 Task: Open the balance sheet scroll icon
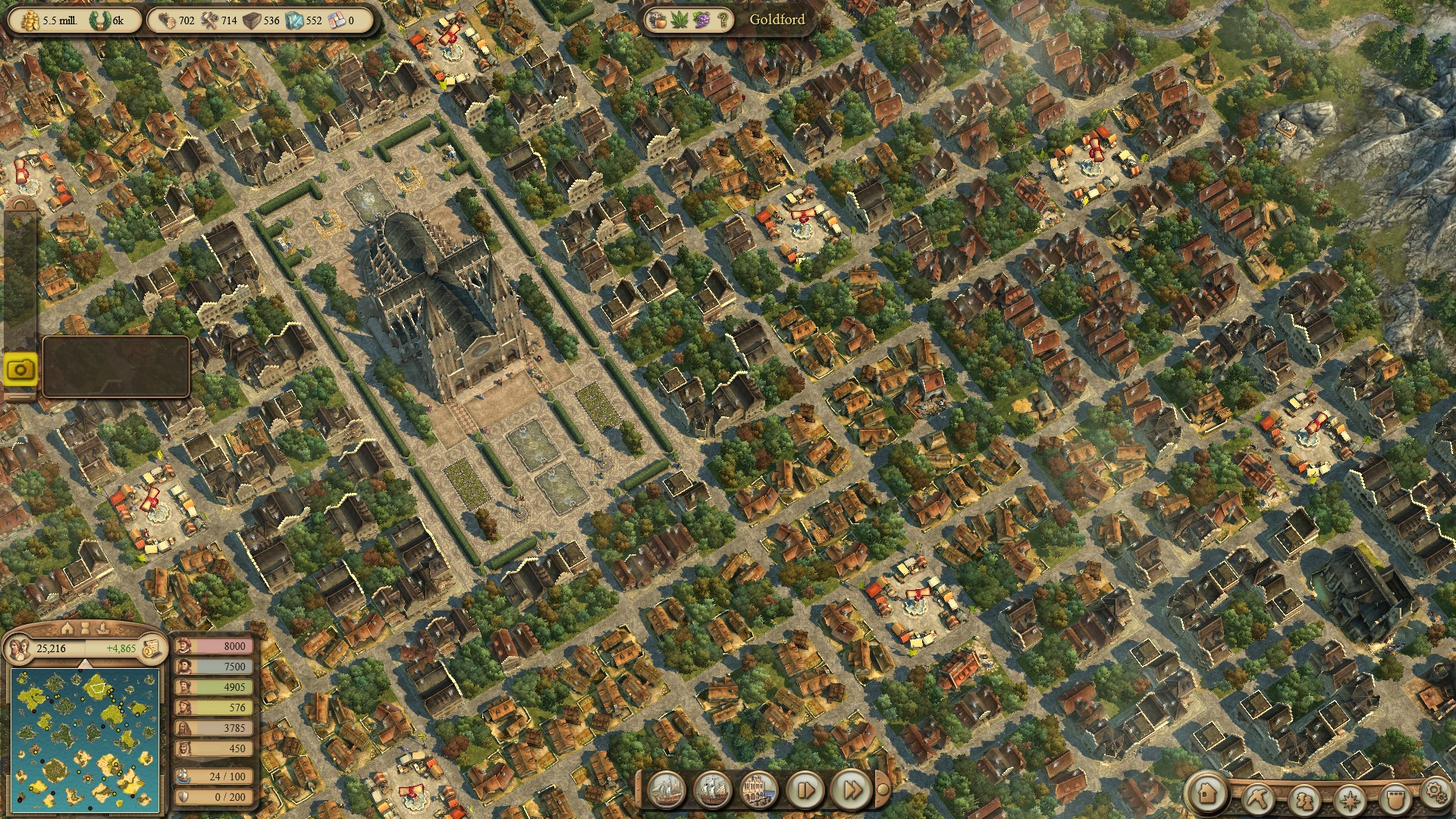(152, 649)
